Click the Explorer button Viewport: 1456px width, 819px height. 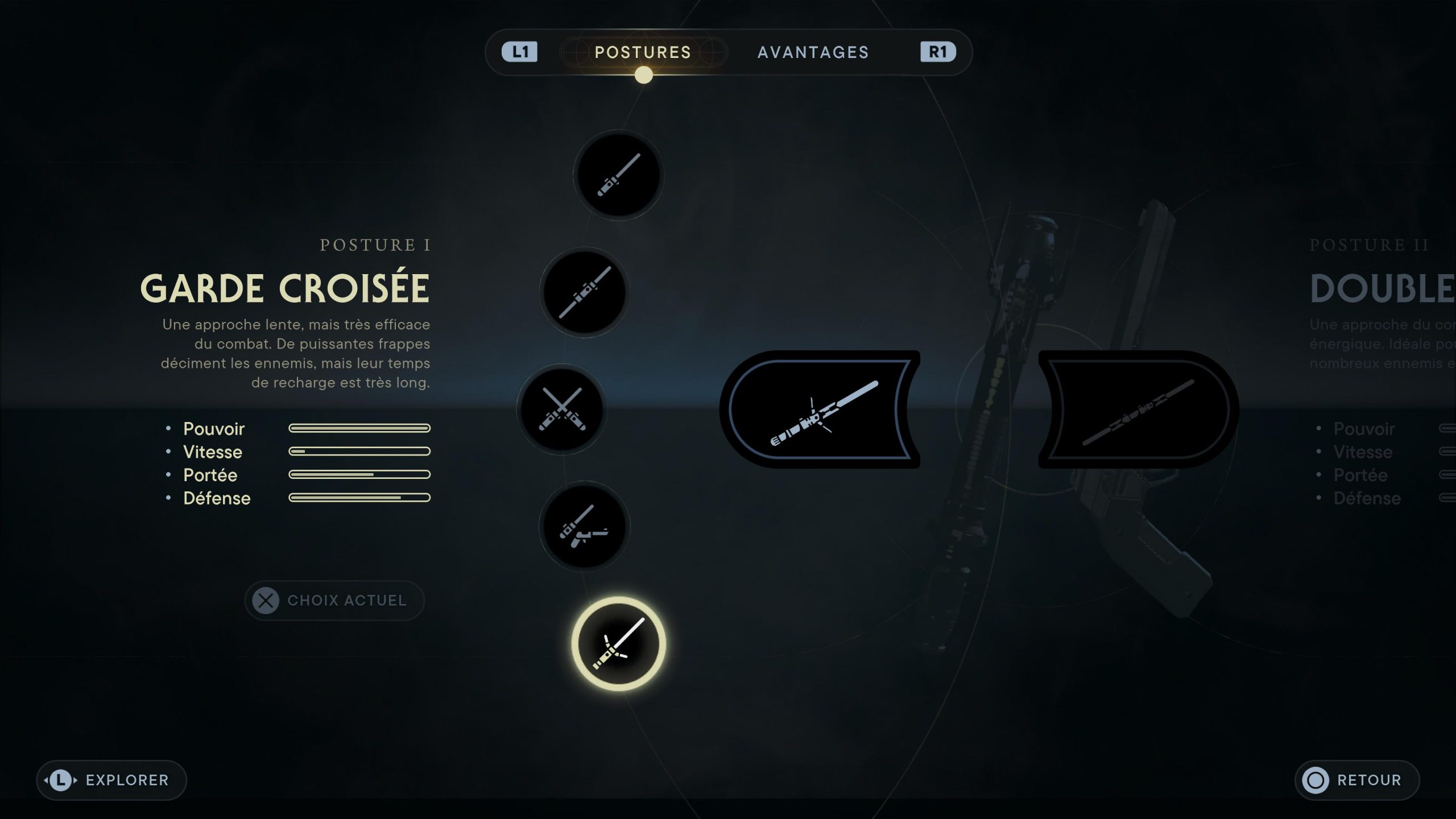pos(111,780)
